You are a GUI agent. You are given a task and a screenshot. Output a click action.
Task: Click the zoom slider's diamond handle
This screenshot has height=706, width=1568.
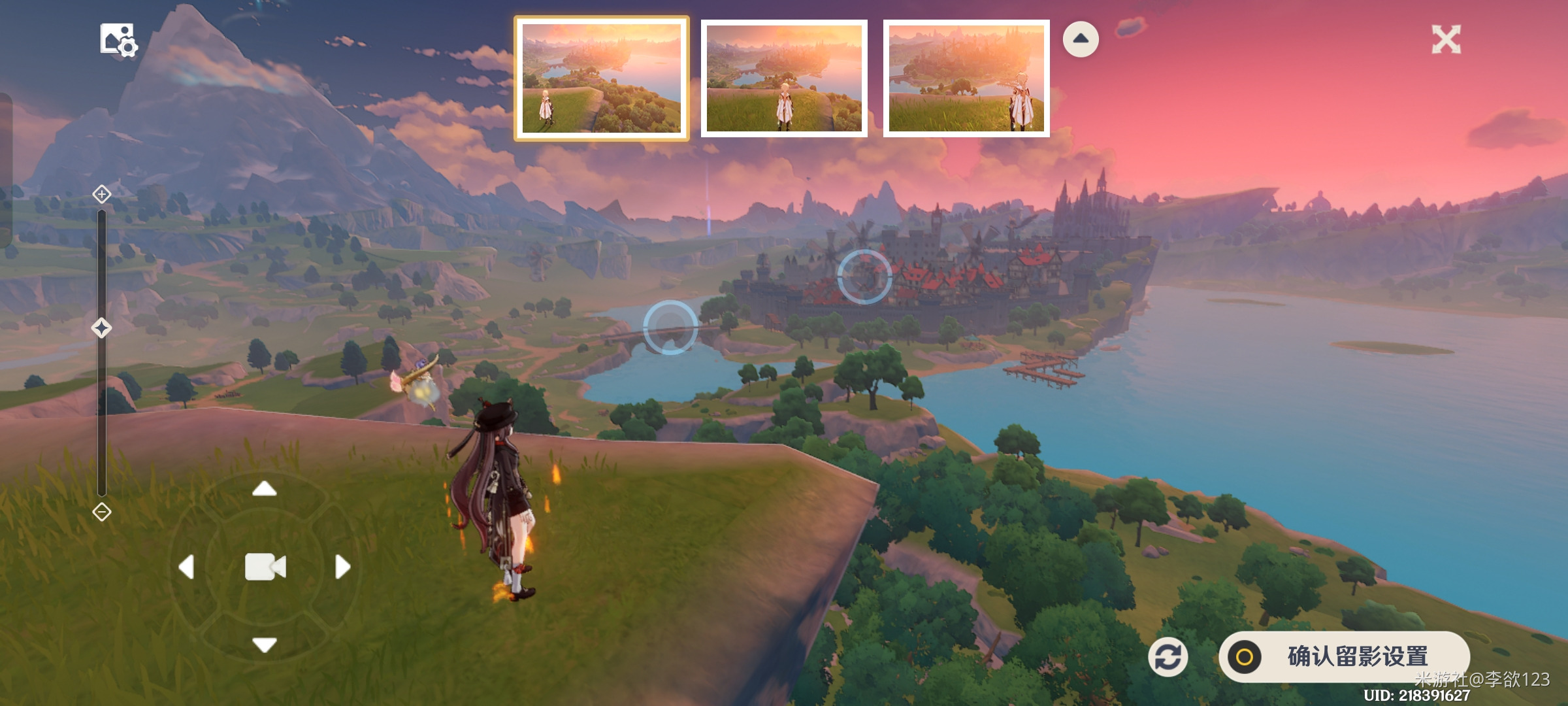pyautogui.click(x=101, y=328)
